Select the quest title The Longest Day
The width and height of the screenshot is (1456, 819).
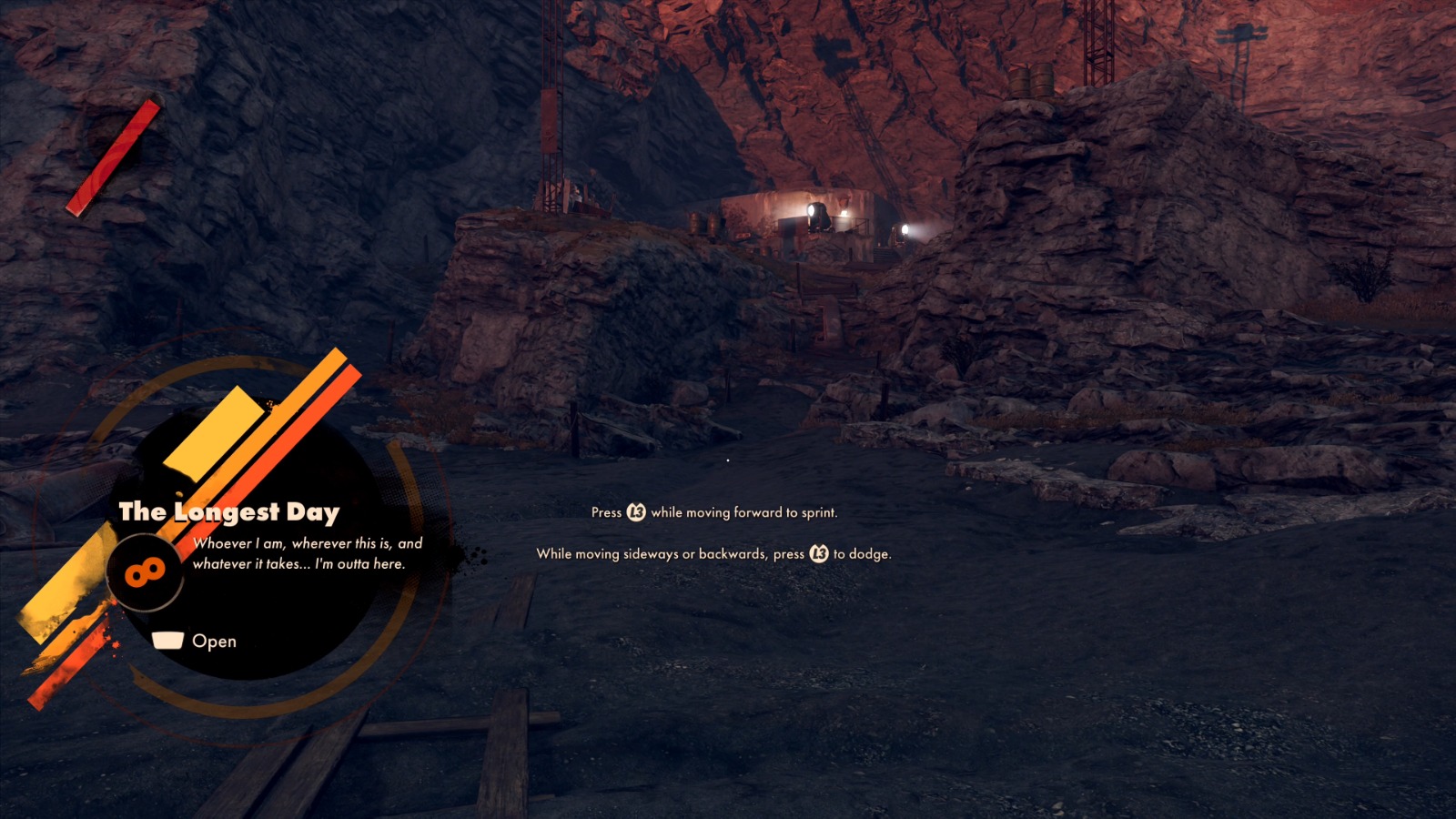(232, 511)
